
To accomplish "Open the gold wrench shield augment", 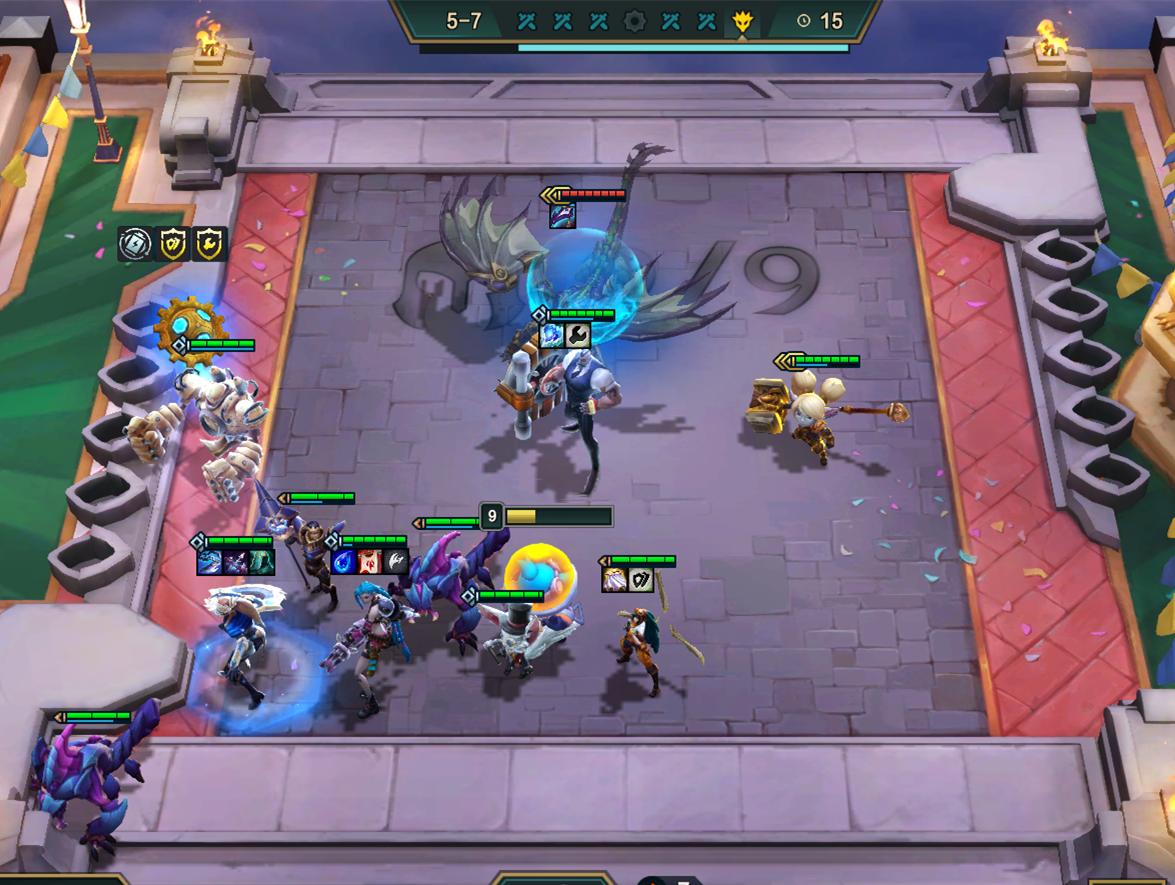I will (210, 244).
